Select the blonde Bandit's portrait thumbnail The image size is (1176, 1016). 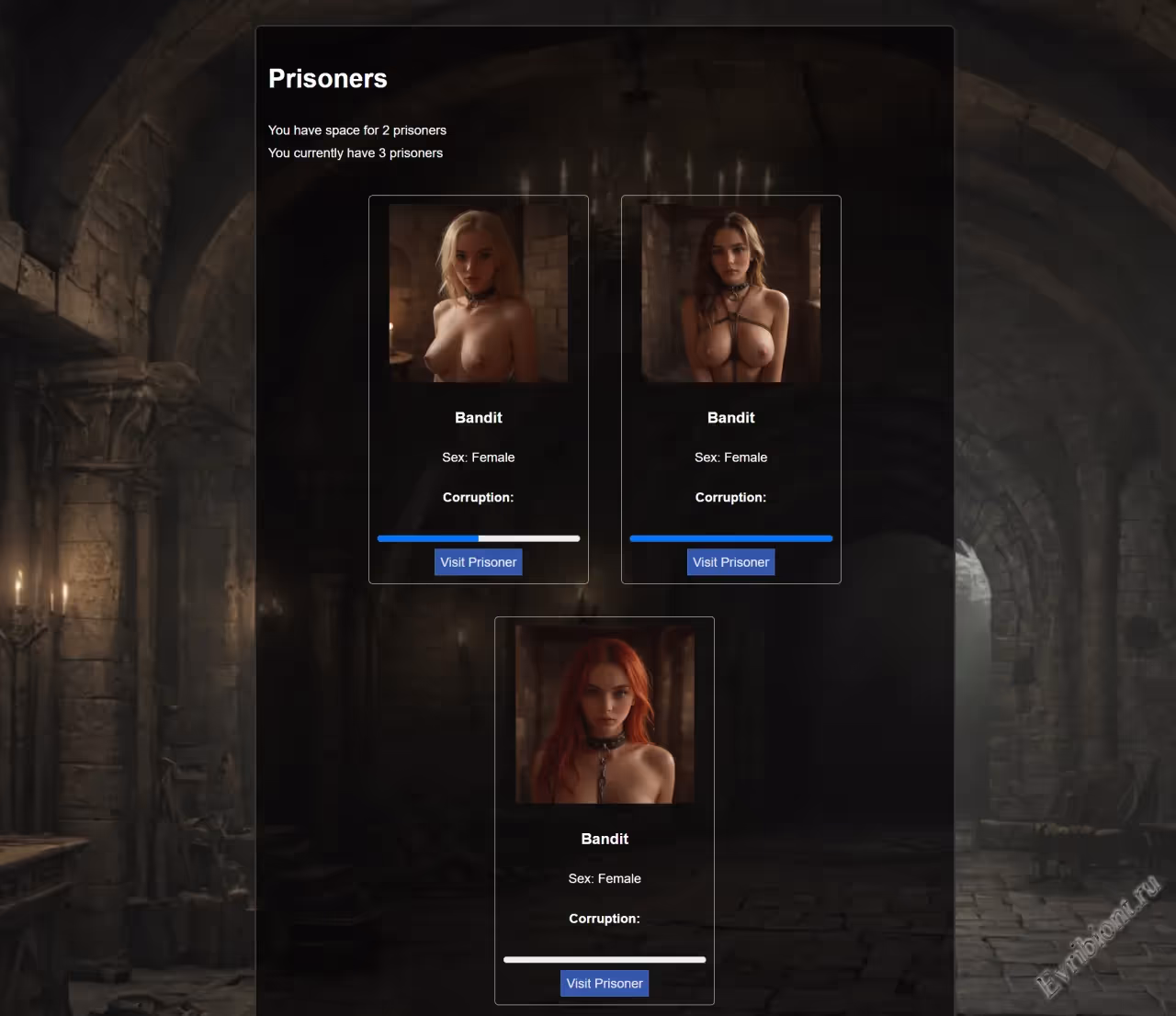pyautogui.click(x=478, y=293)
